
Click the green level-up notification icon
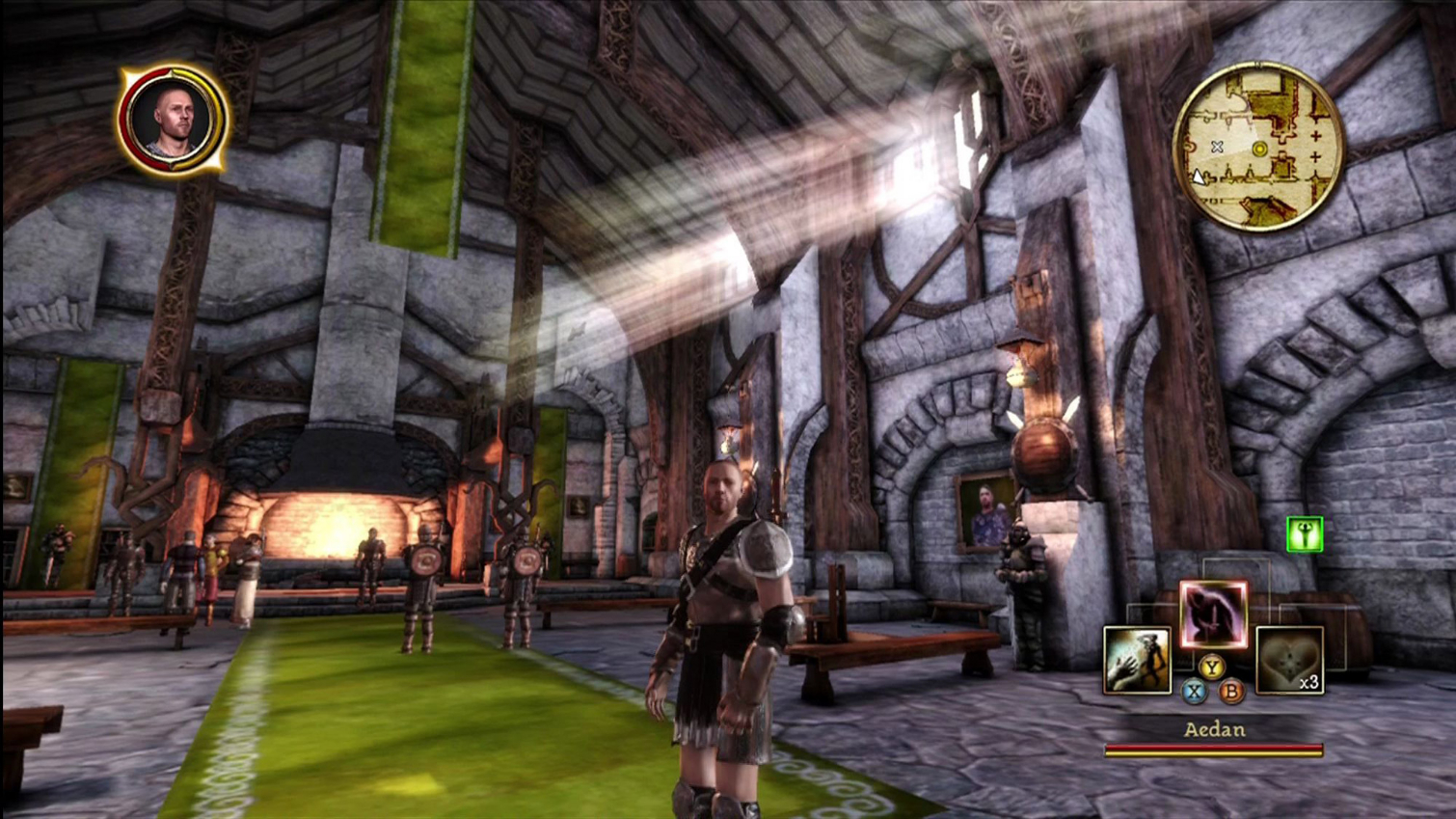coord(1303,533)
